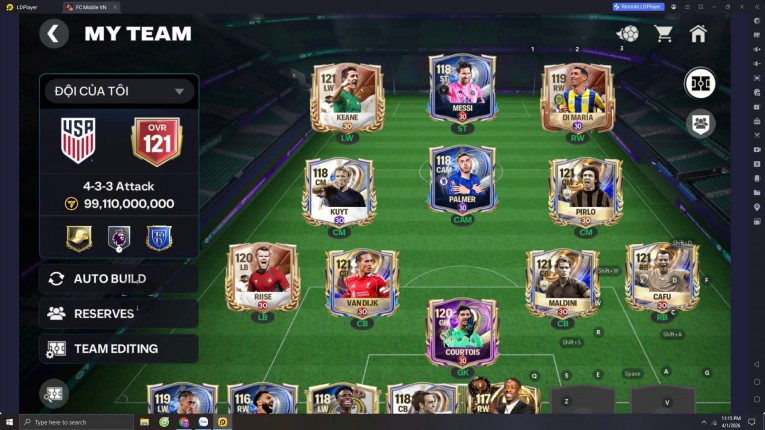Screen dimensions: 765x430
Task: Pick the Palmer CAM card
Action: click(462, 182)
